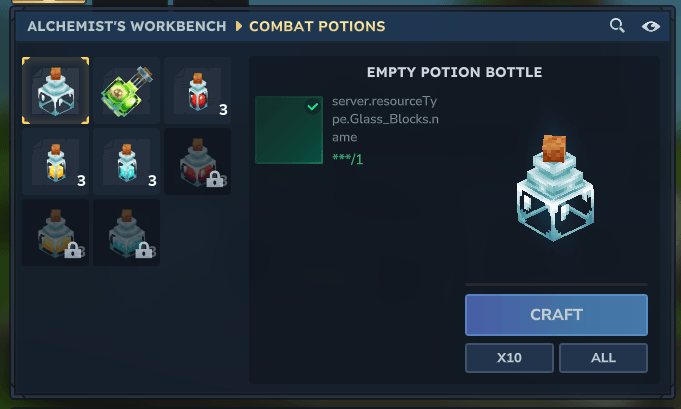Toggle the eye visibility filter
This screenshot has width=681, height=409.
click(651, 26)
